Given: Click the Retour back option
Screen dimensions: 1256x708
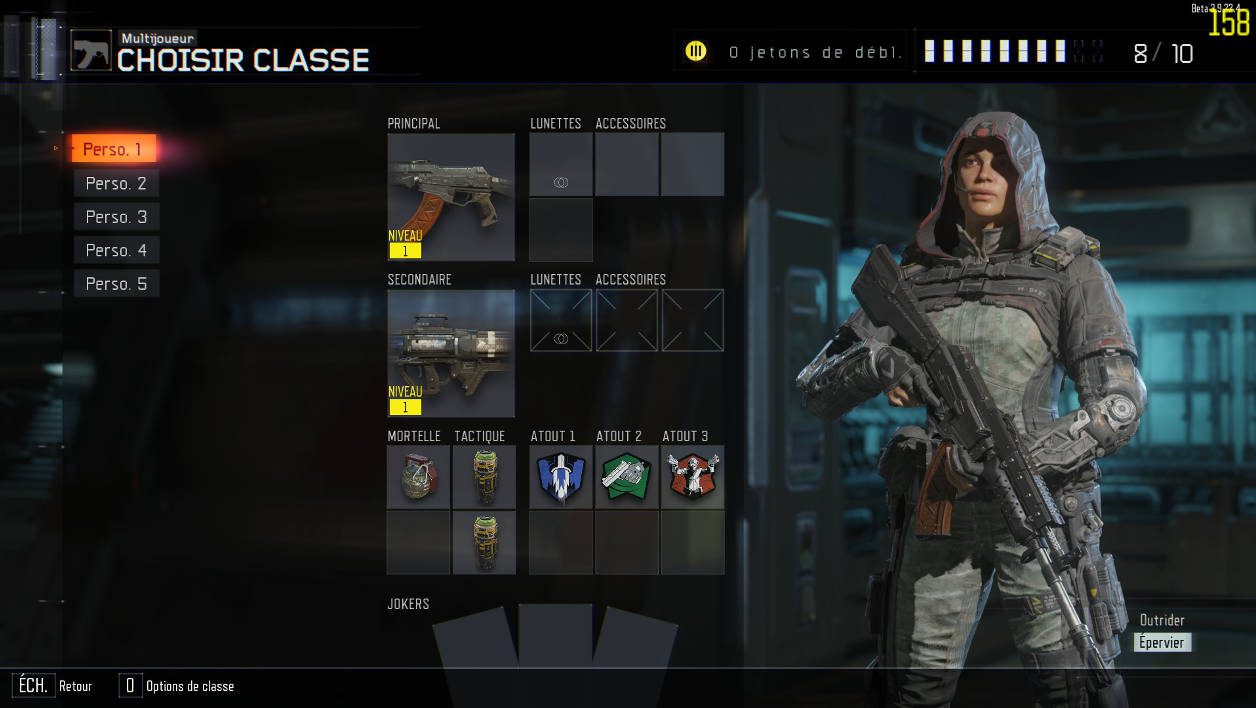Looking at the screenshot, I should [x=75, y=686].
